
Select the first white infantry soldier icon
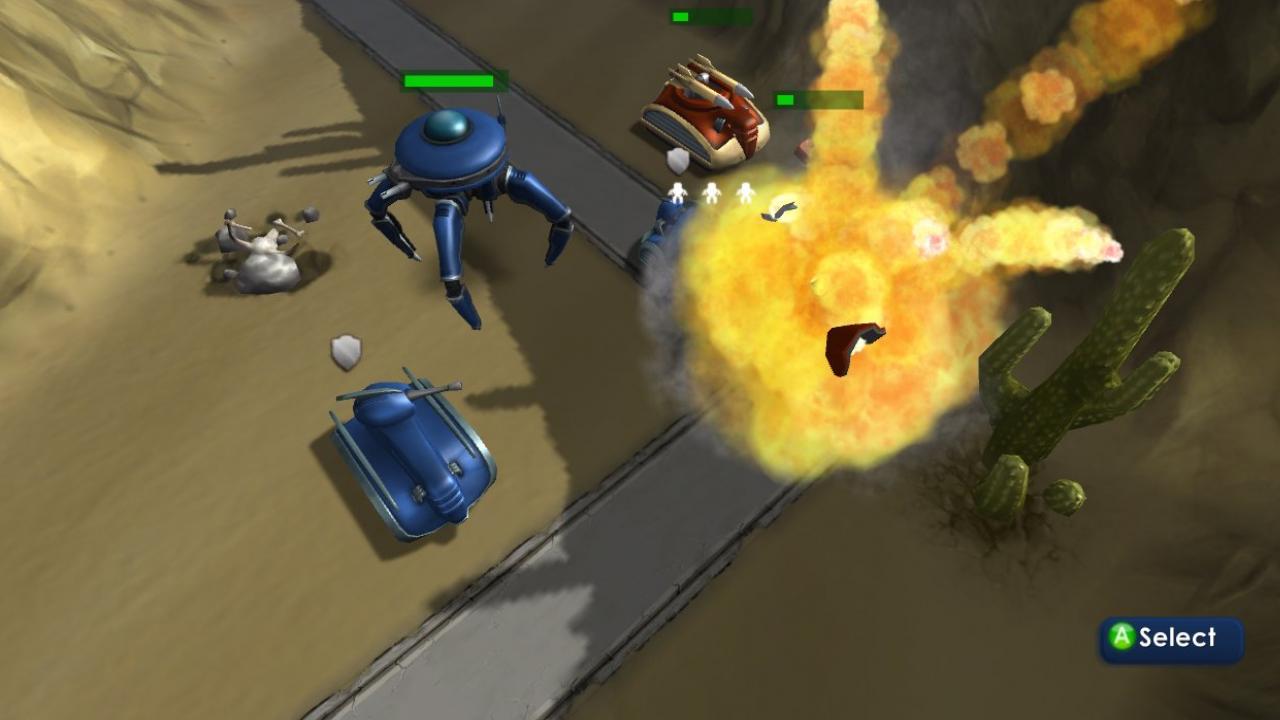[677, 193]
